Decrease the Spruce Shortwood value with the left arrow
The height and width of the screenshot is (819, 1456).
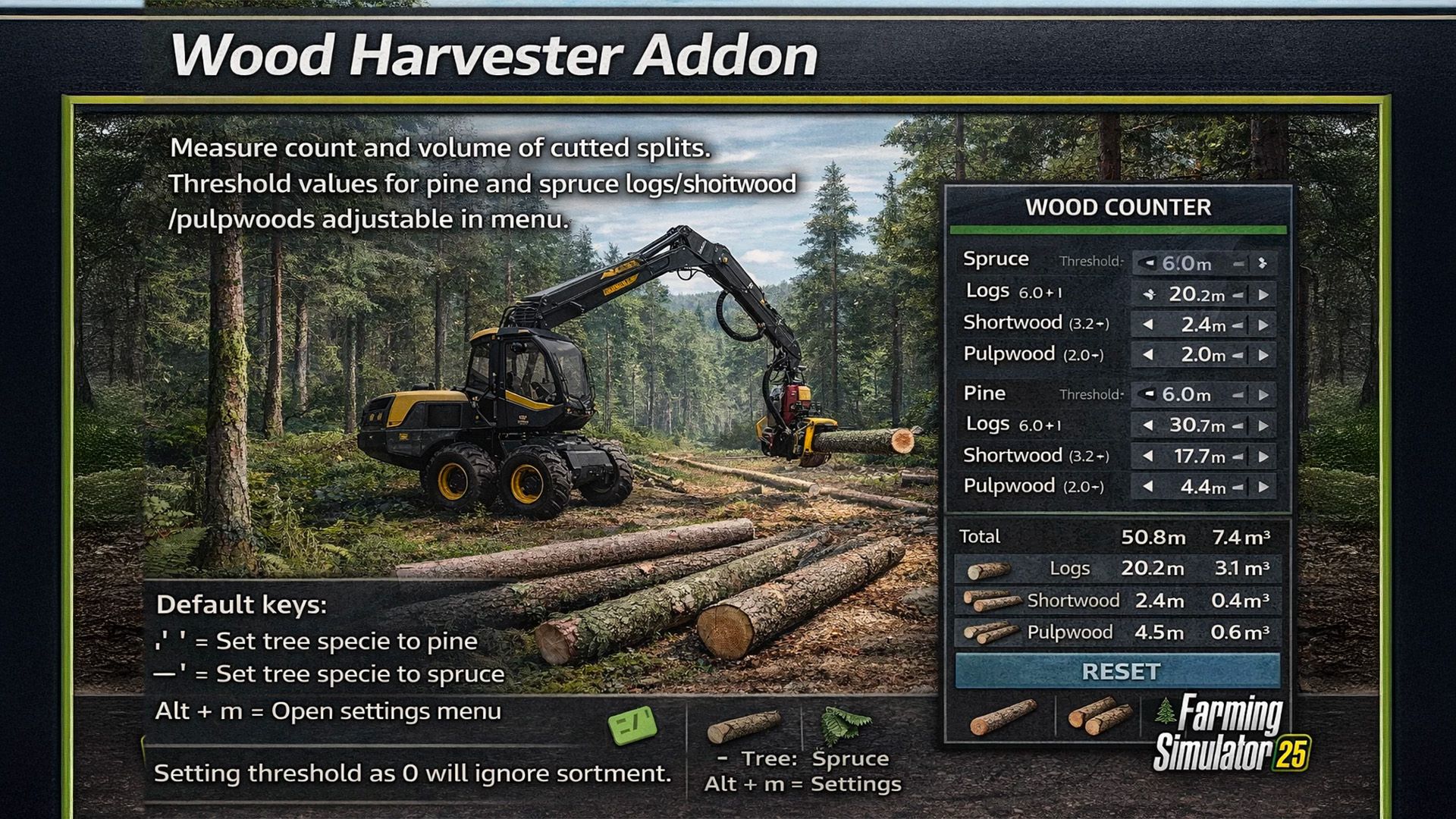click(x=1149, y=325)
